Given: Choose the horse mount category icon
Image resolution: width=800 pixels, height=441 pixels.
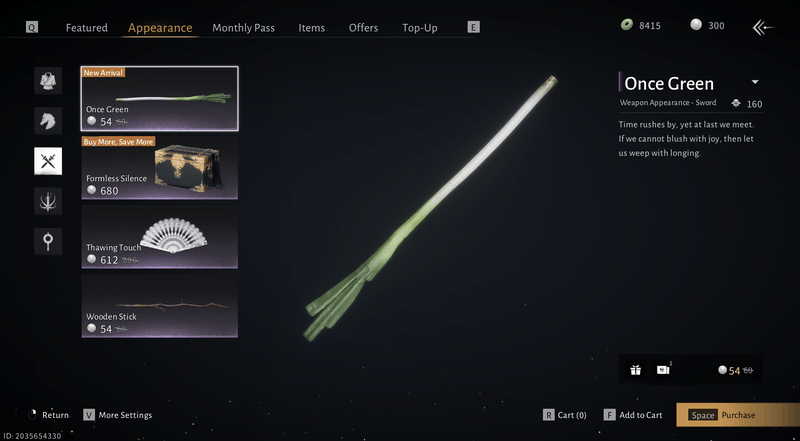Looking at the screenshot, I should tap(48, 121).
